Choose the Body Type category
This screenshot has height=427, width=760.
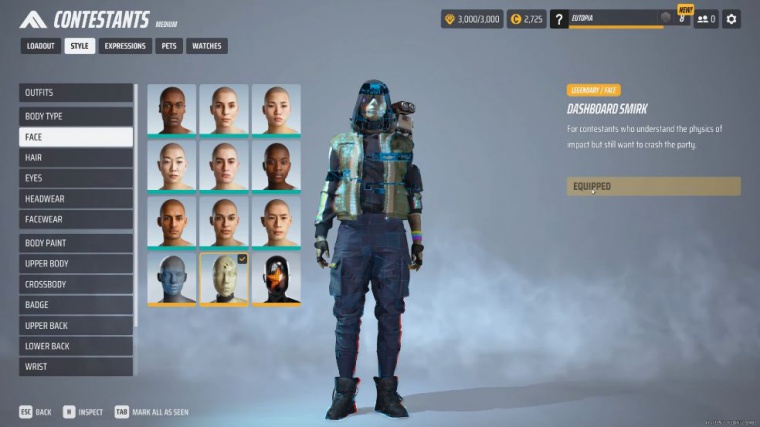[76, 116]
